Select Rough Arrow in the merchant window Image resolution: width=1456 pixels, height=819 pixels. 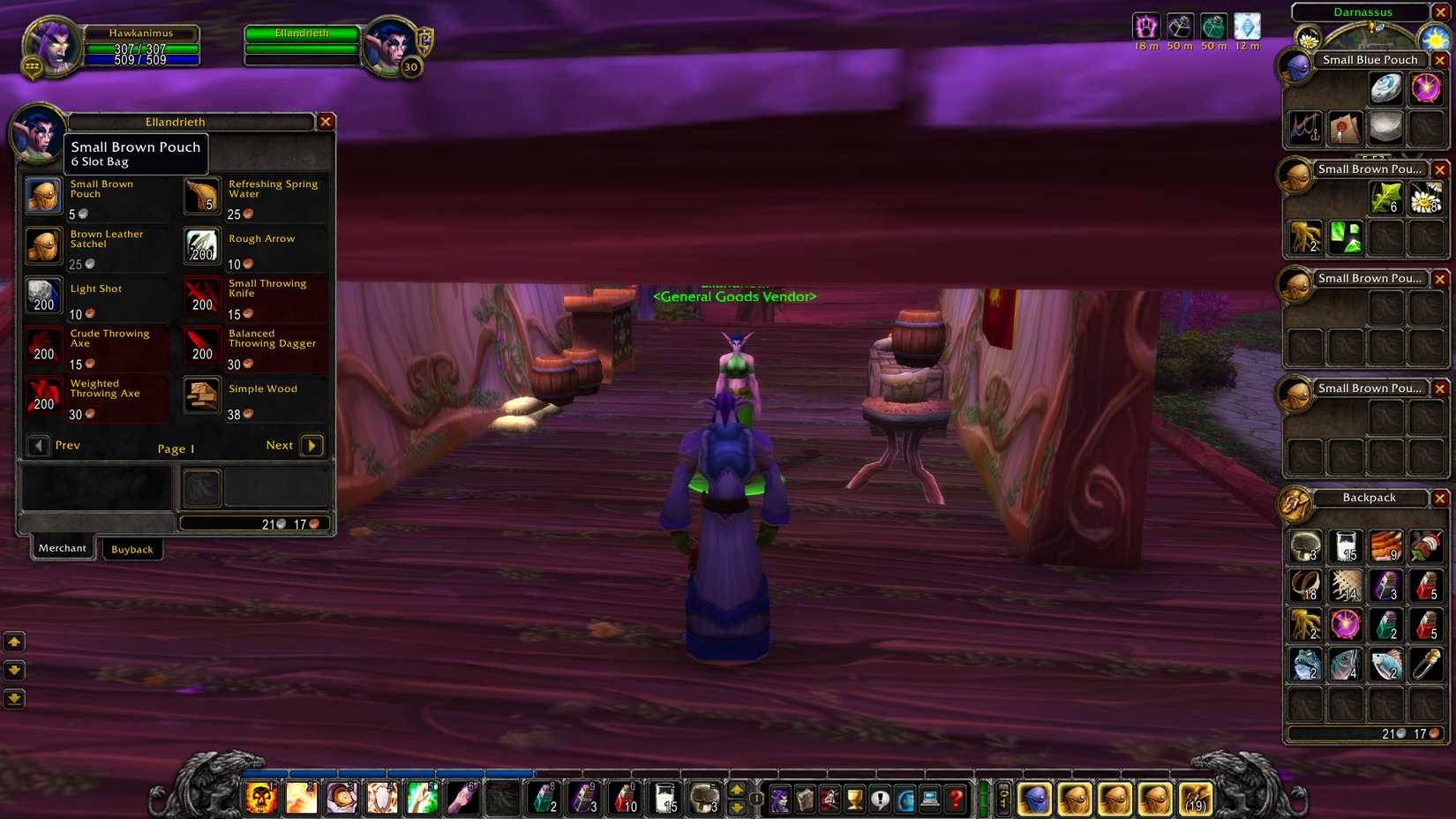tap(201, 247)
